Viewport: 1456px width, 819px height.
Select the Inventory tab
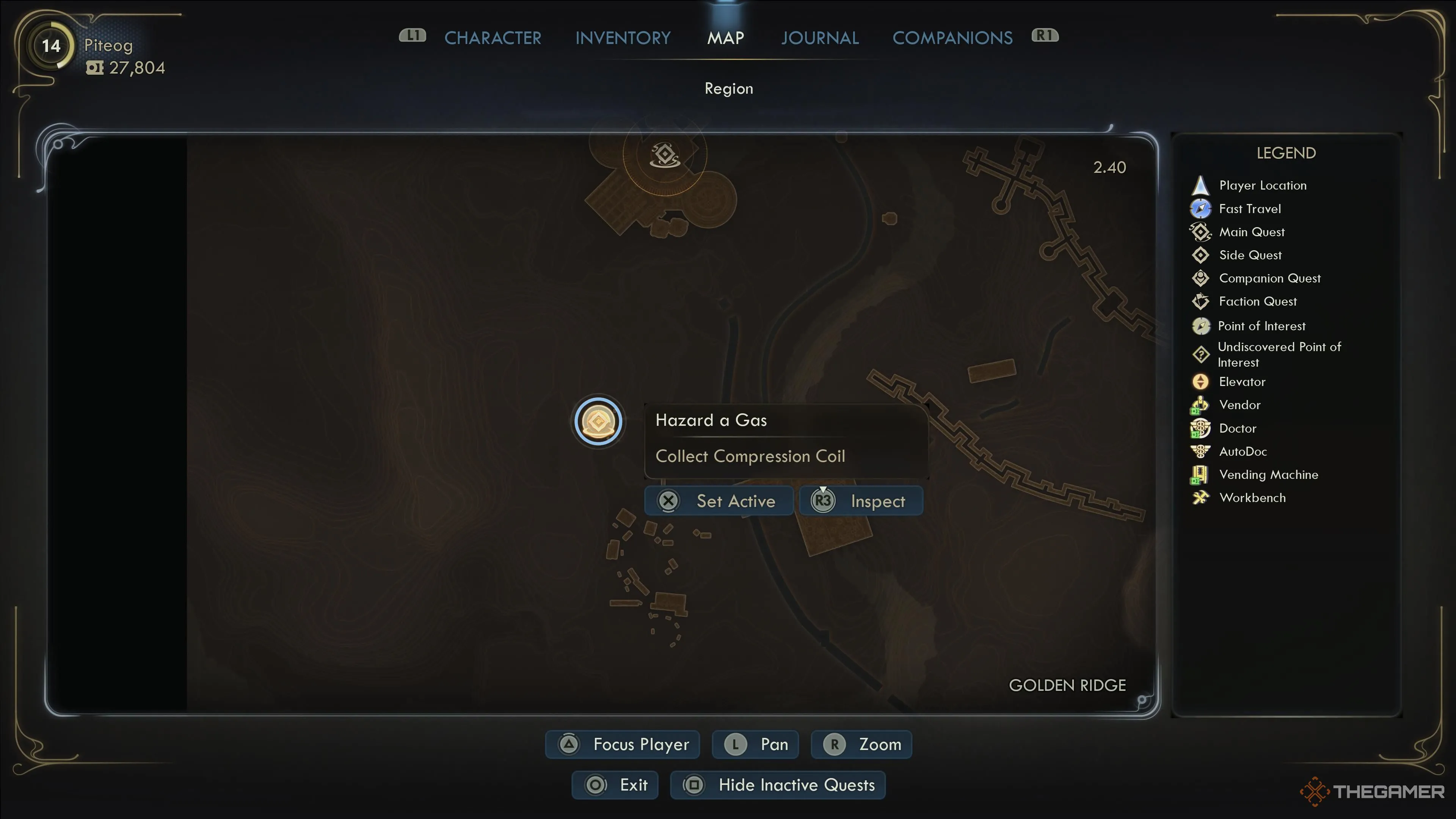[622, 37]
